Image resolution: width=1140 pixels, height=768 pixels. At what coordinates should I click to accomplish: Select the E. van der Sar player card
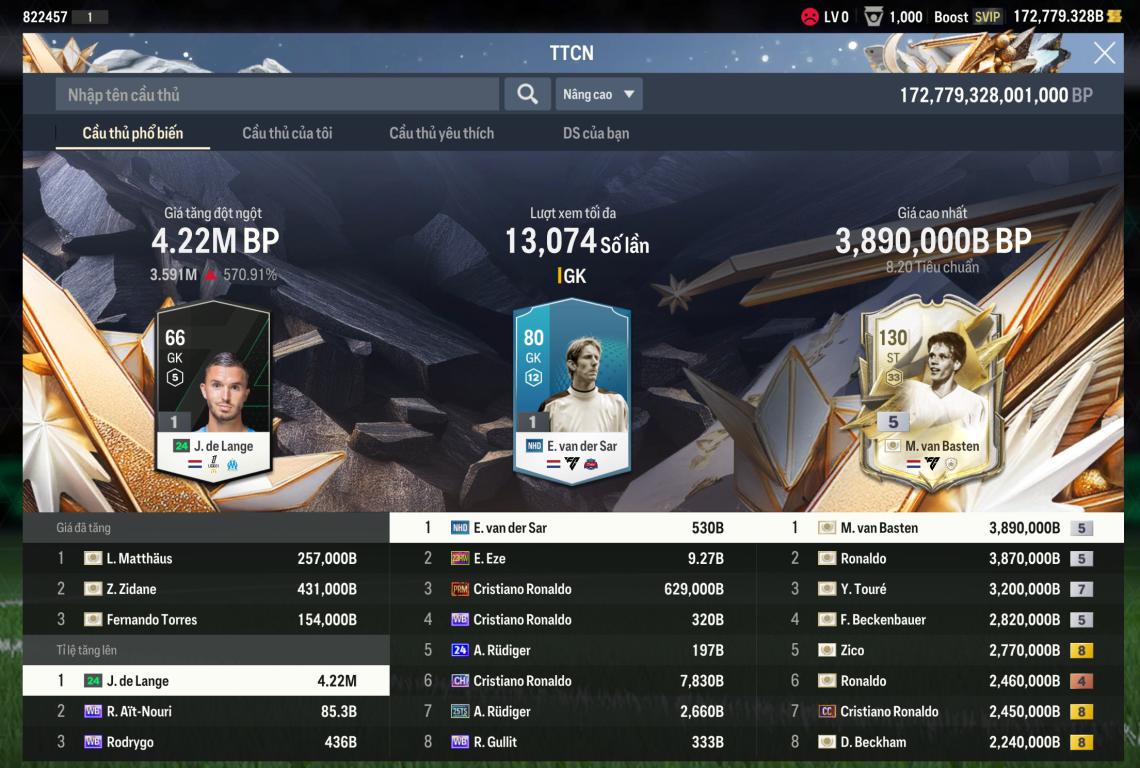pyautogui.click(x=571, y=390)
